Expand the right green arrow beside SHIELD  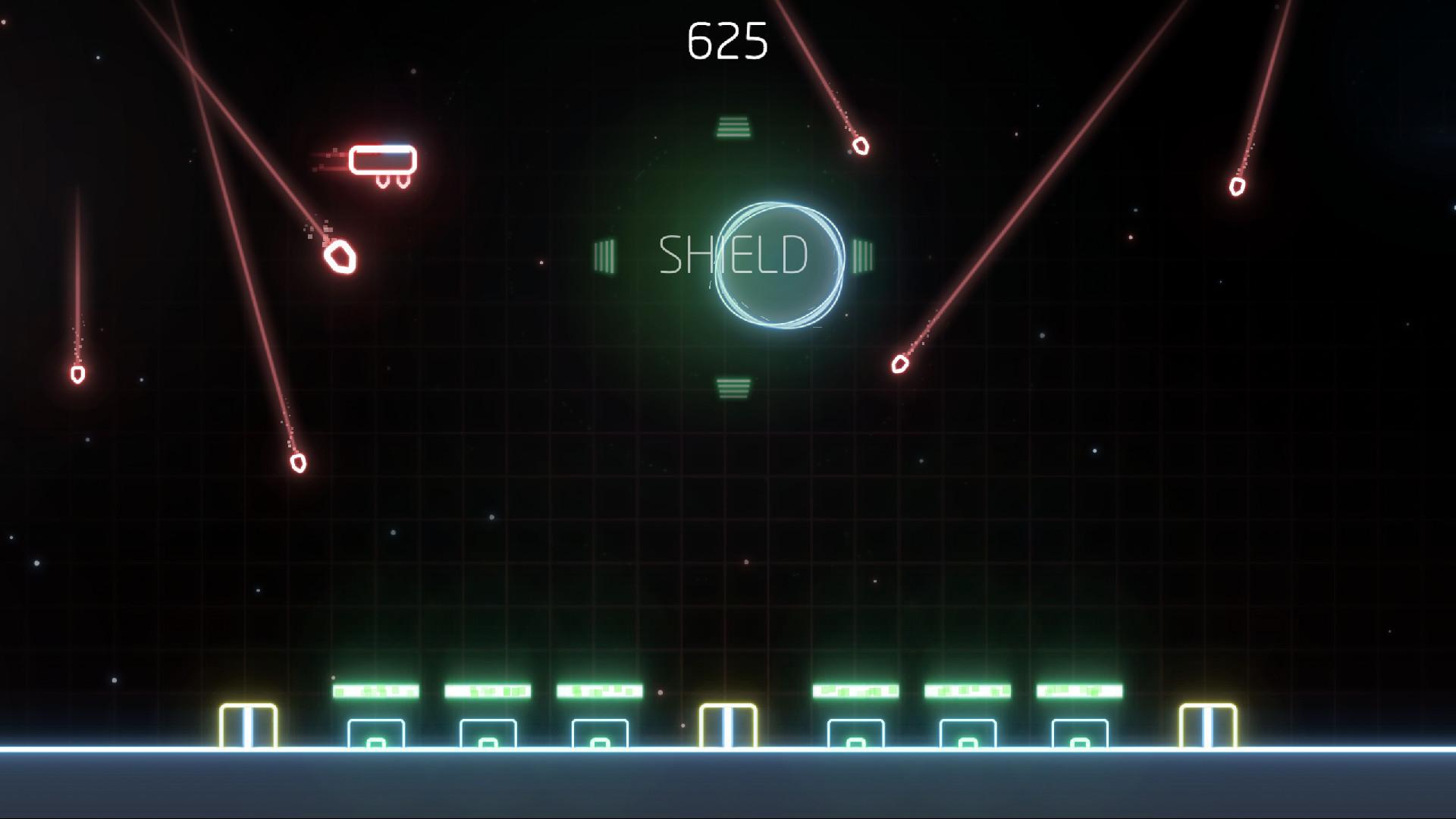861,255
